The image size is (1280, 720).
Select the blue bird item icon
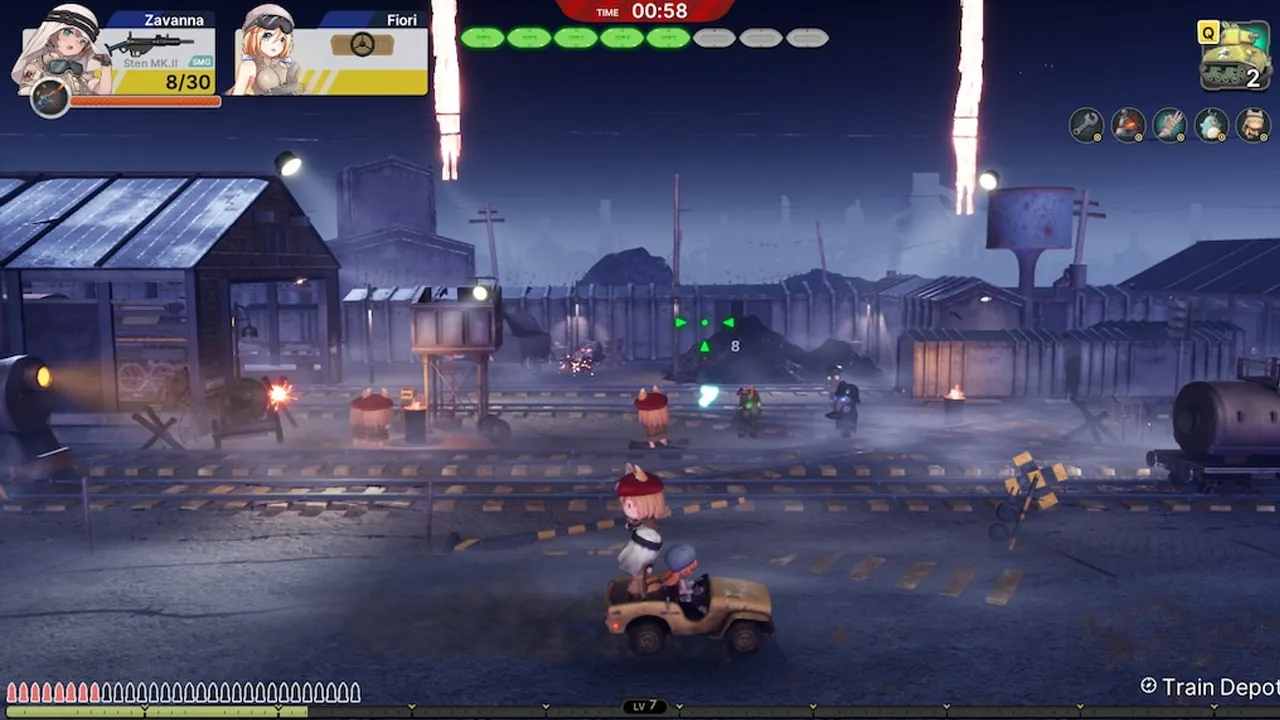[1211, 125]
